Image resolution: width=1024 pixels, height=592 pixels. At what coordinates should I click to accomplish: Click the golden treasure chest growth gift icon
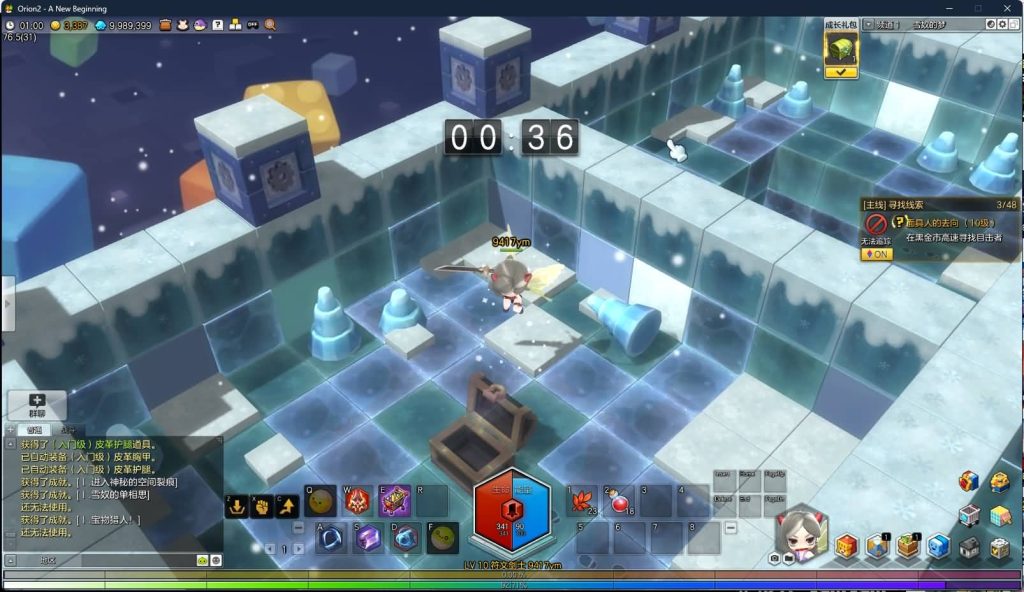[840, 48]
